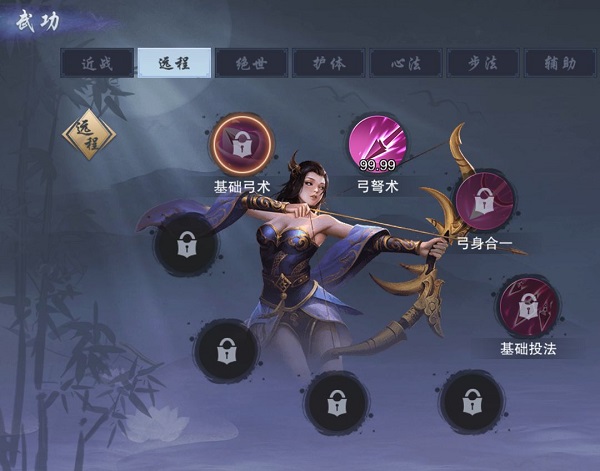Click the diamond 远程 badge
This screenshot has width=600, height=471.
tap(89, 135)
